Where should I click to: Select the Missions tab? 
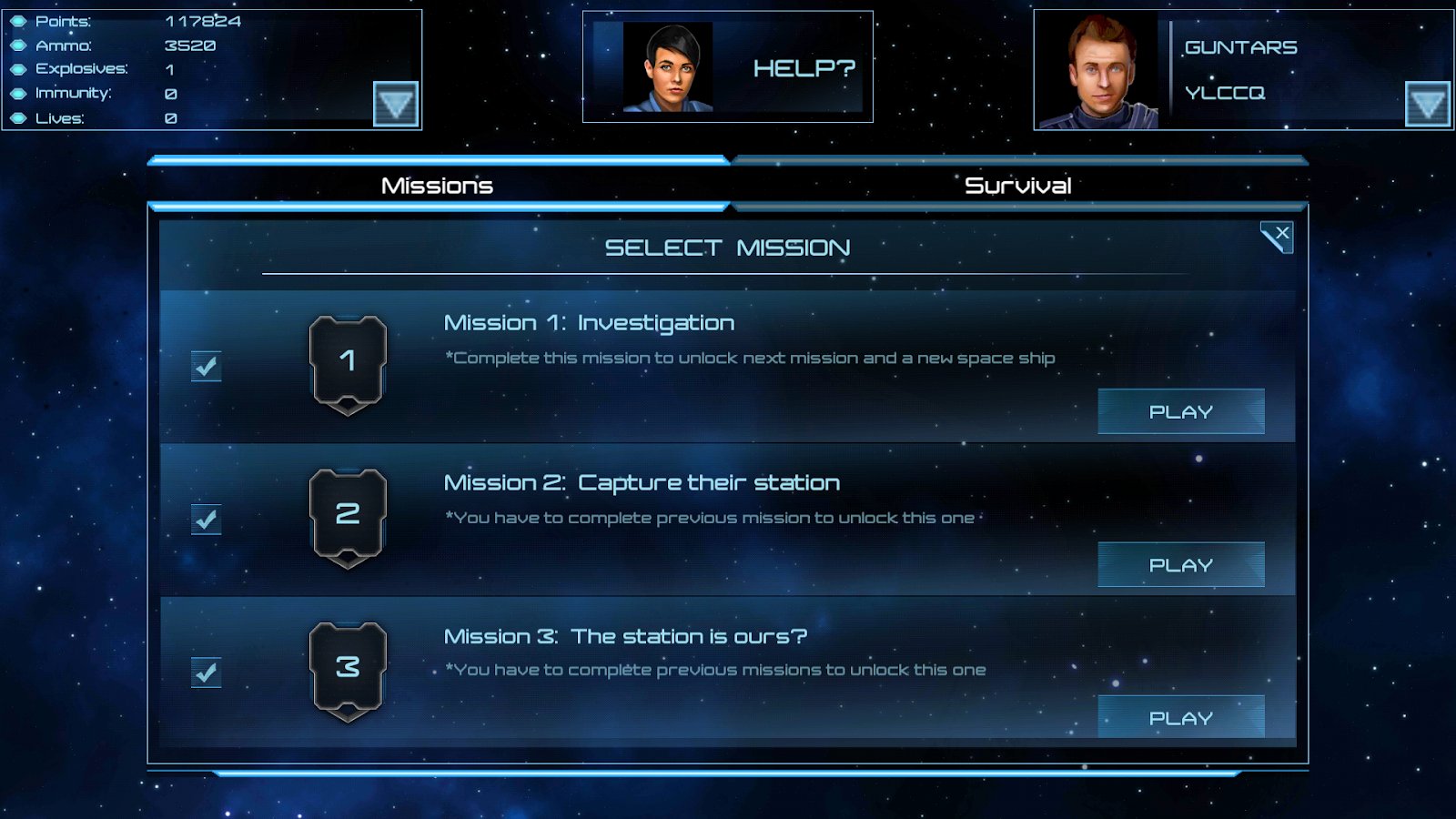tap(437, 186)
